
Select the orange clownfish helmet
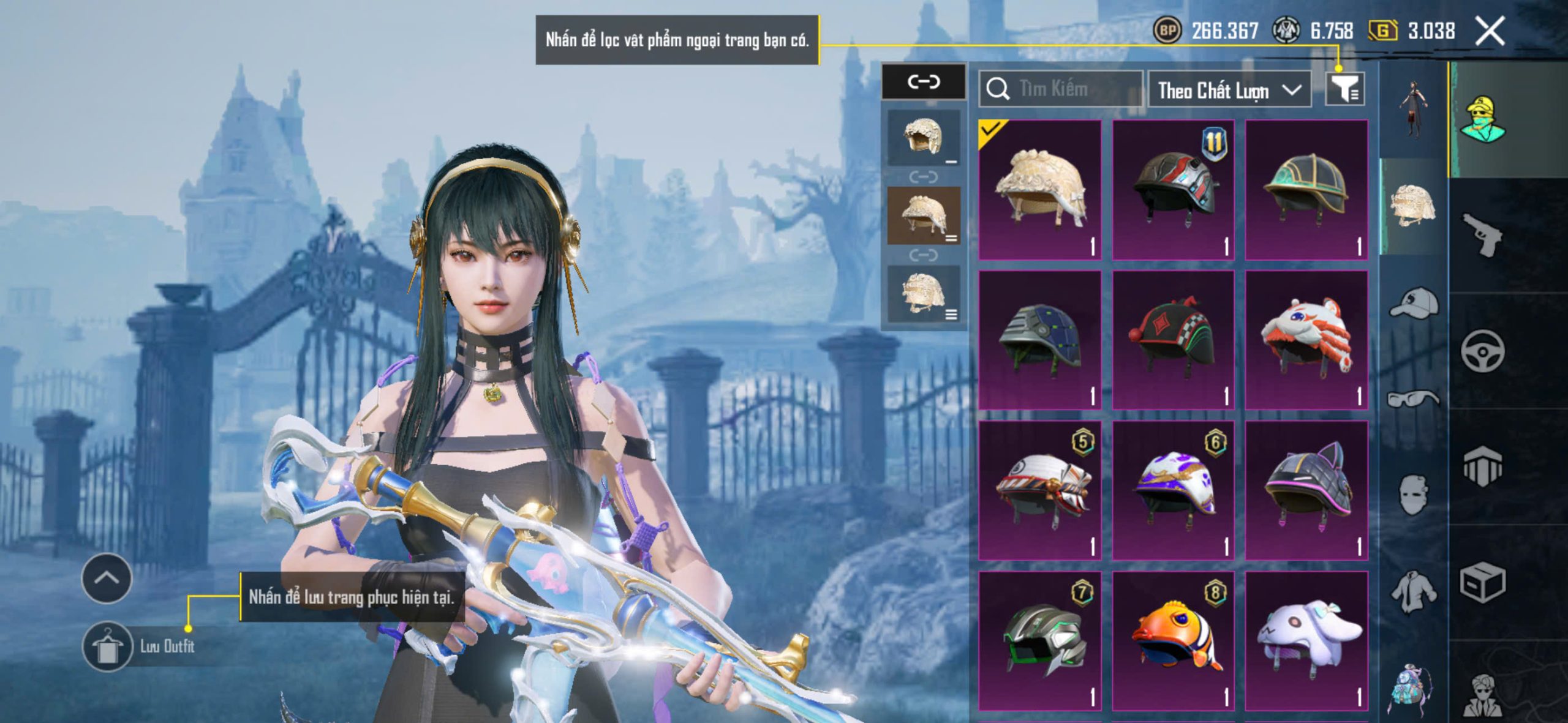click(1173, 641)
